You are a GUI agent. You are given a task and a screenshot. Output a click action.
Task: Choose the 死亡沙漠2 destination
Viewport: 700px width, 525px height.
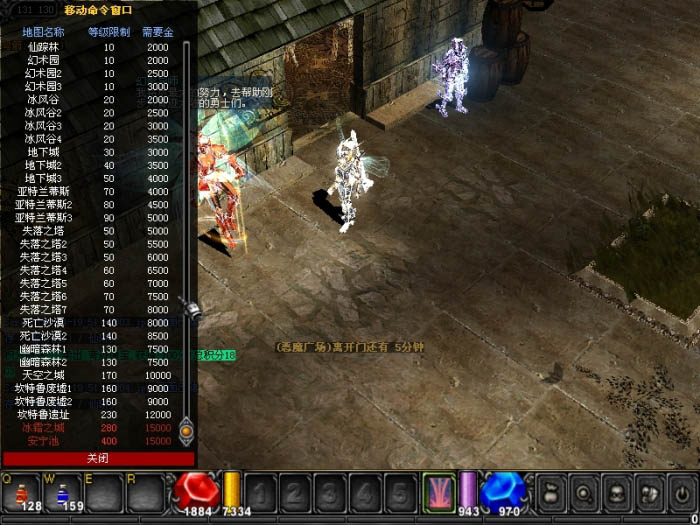point(44,335)
